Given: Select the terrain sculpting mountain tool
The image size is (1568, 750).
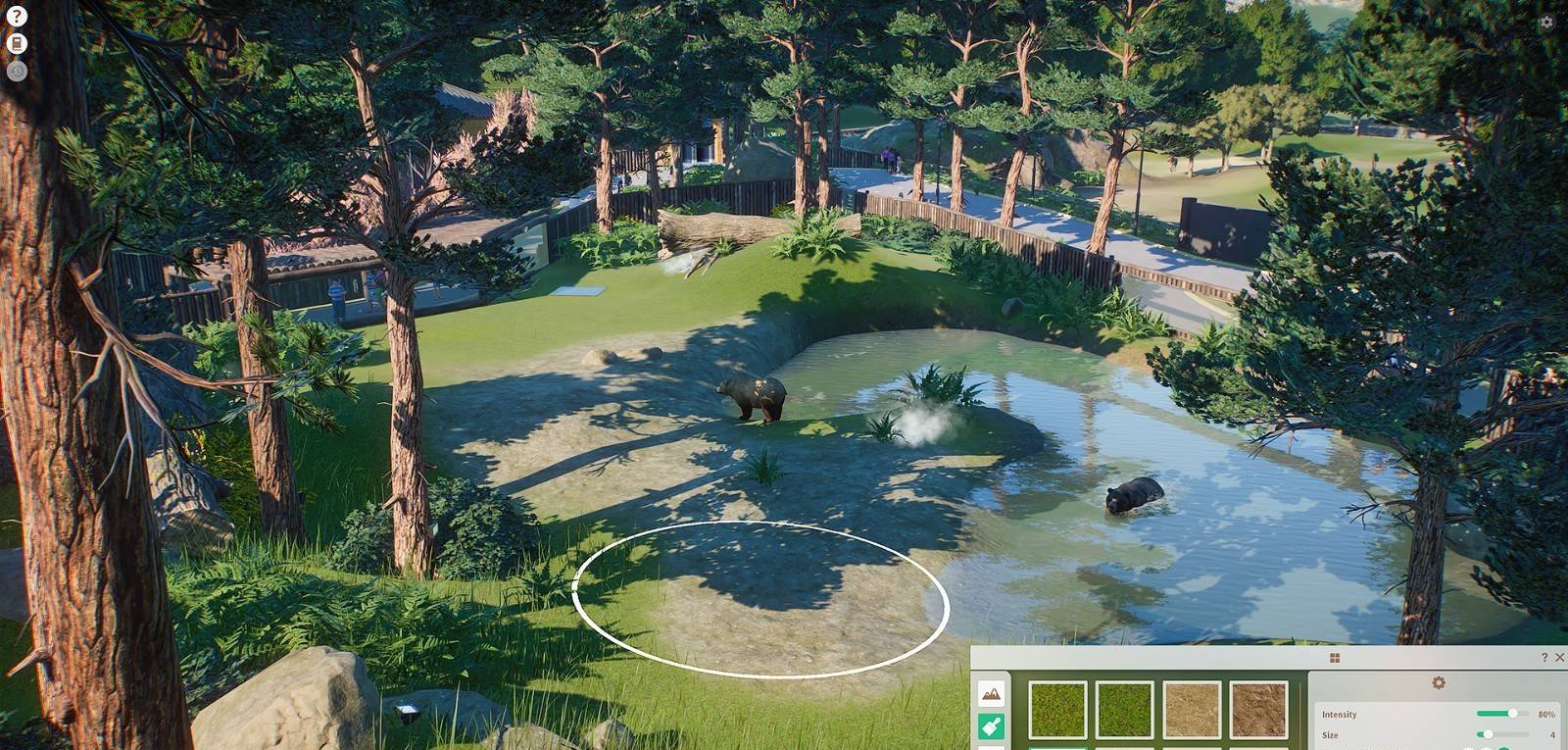Looking at the screenshot, I should pos(990,695).
